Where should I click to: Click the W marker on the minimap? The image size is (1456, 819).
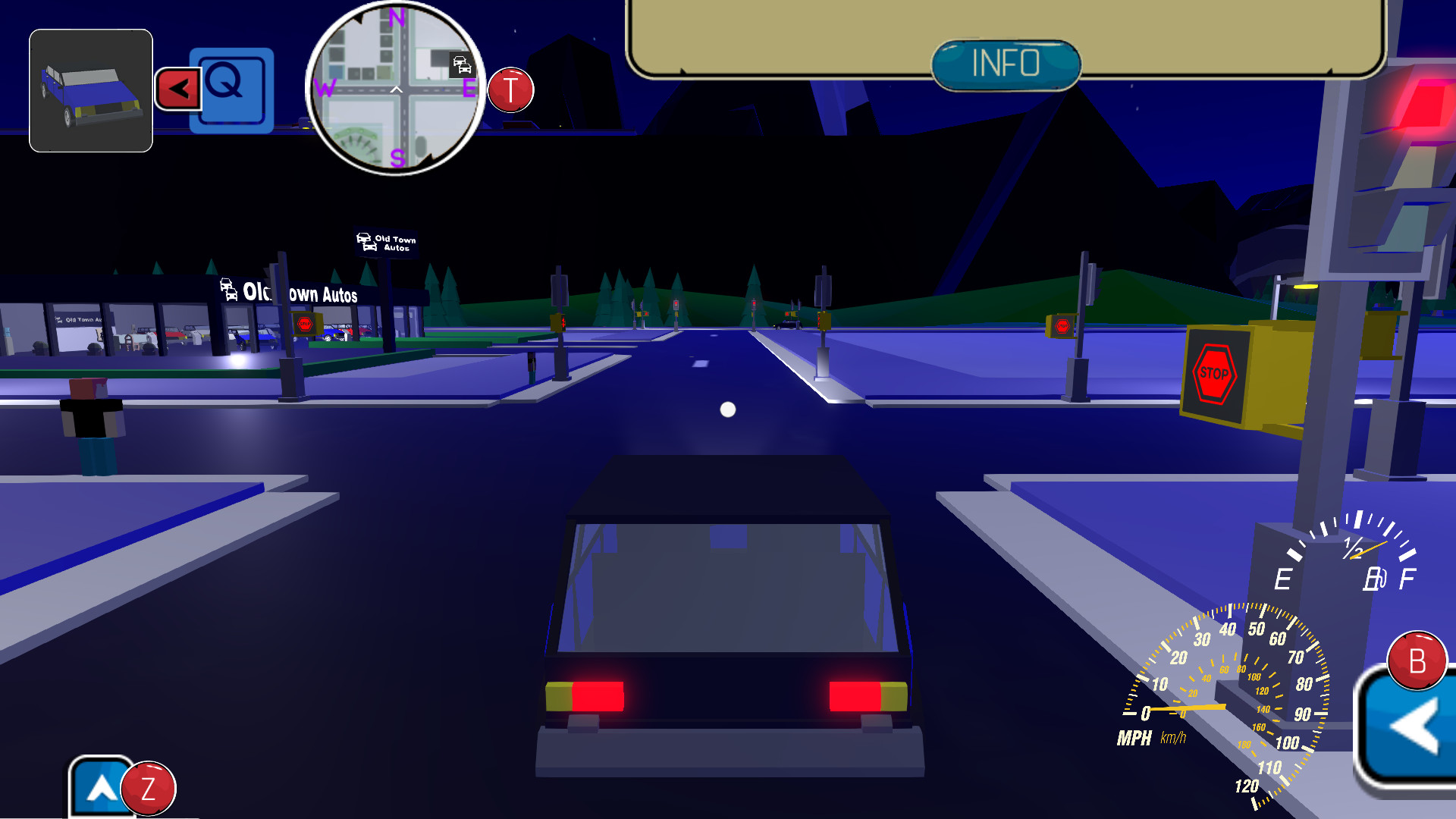(325, 88)
